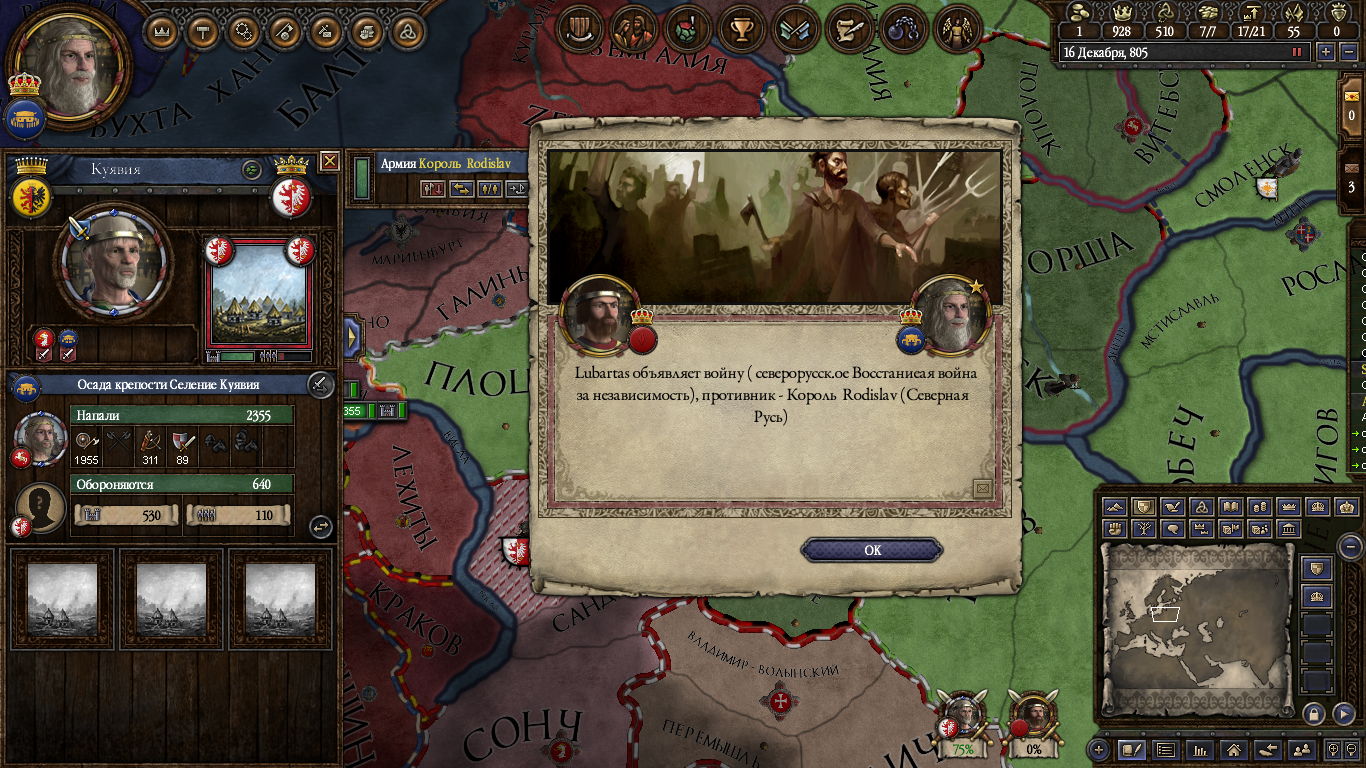Confirm the war declaration with OK
This screenshot has height=768, width=1366.
pos(872,550)
